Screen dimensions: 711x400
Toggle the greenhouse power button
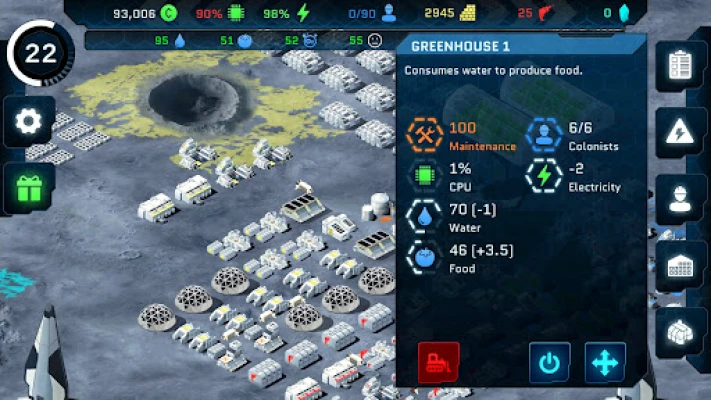pos(549,362)
